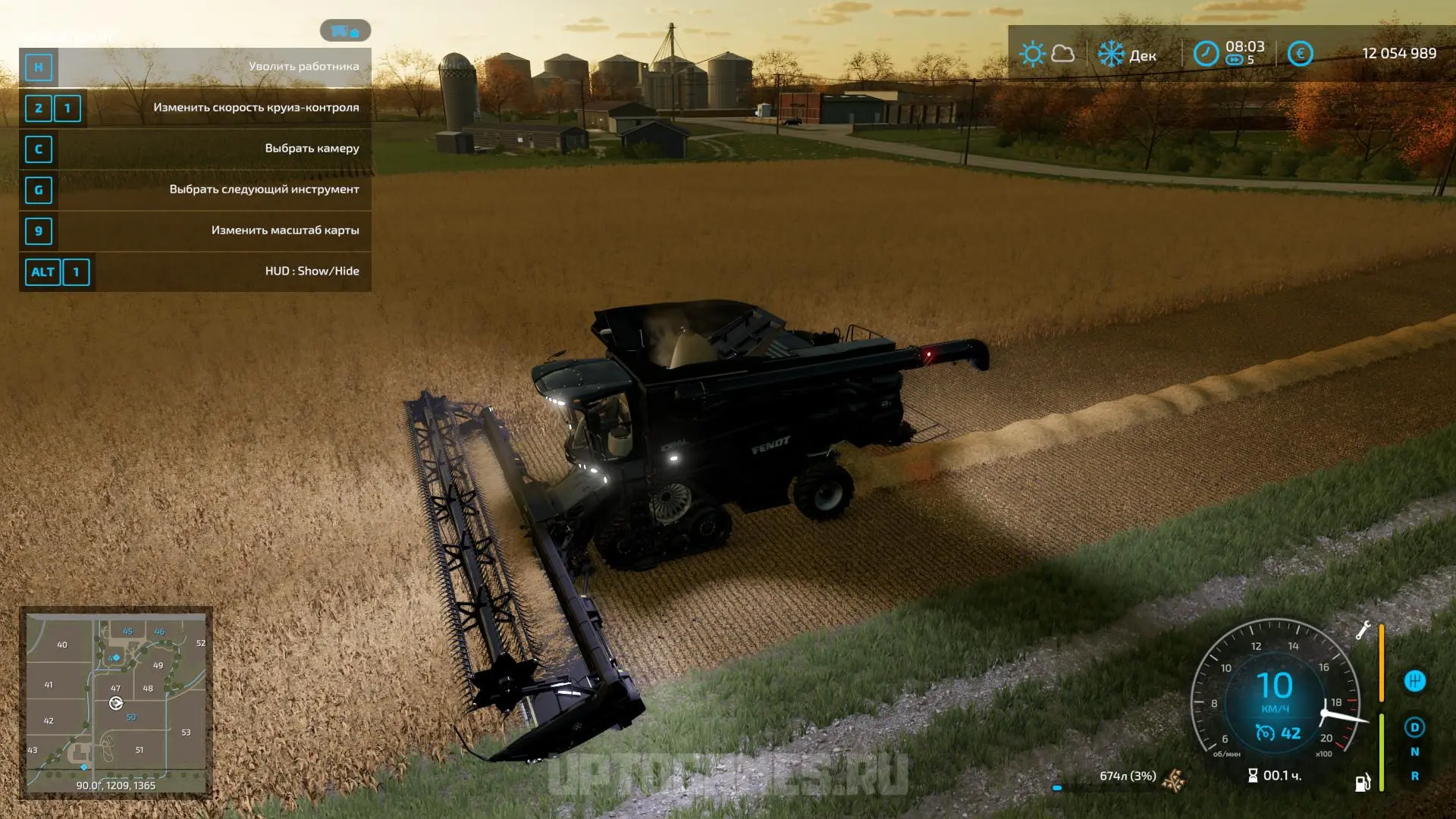
Task: Switch to the R reverse gear indicator
Action: [x=1414, y=776]
